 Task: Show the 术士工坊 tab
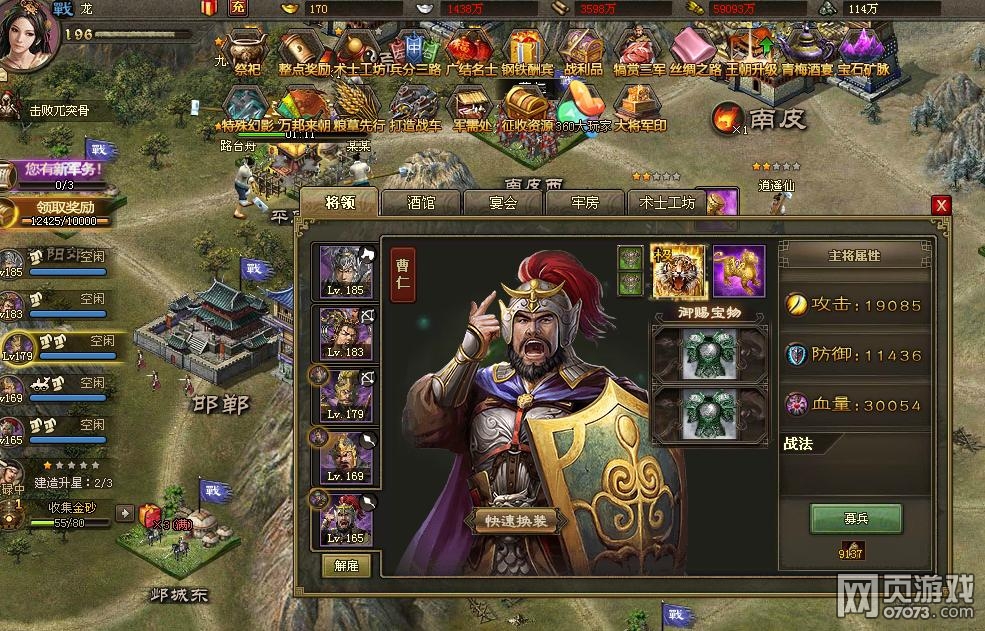(x=667, y=202)
